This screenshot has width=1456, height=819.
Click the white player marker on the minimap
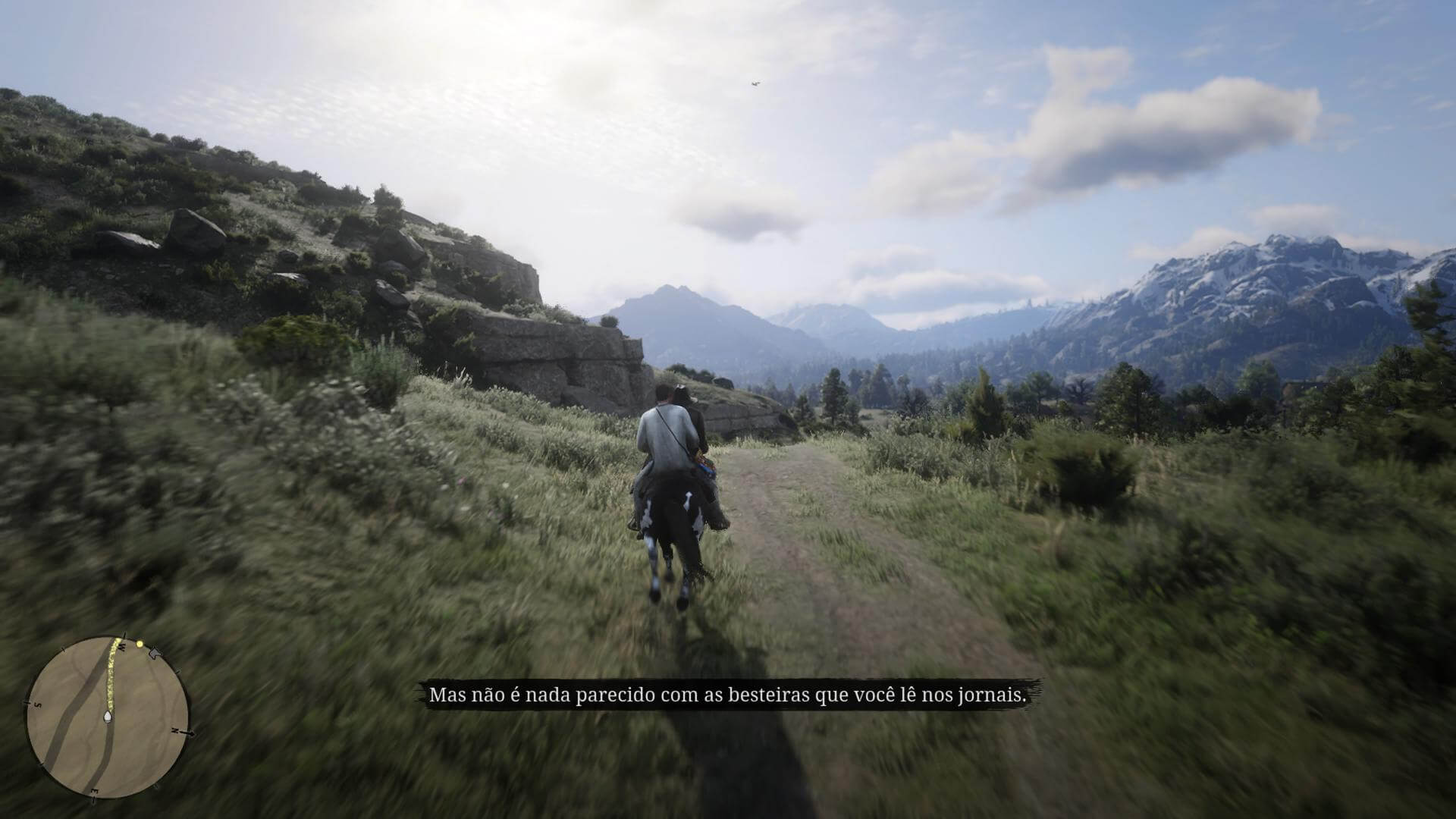107,717
